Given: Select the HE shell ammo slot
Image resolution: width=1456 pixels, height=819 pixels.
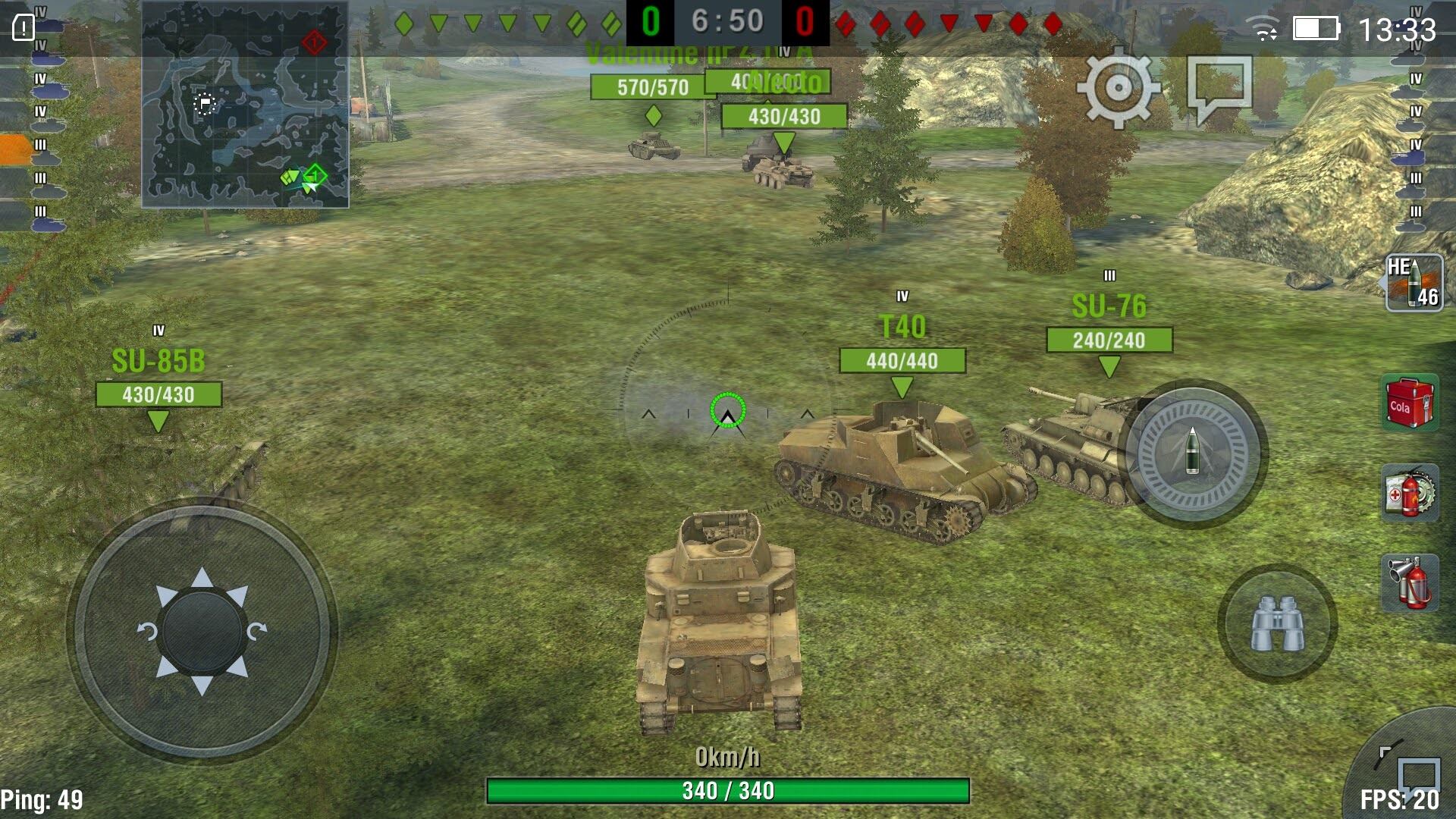Looking at the screenshot, I should [x=1414, y=283].
